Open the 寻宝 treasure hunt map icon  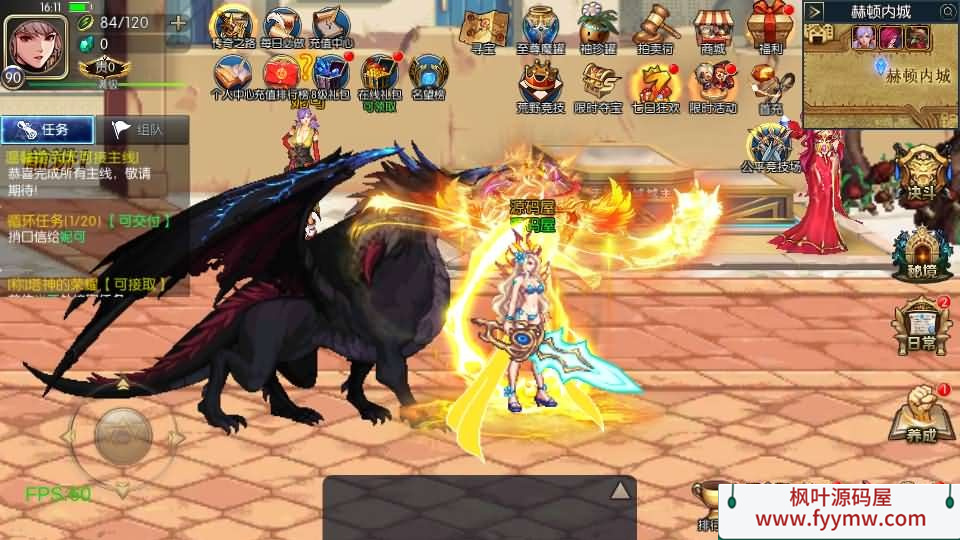pos(483,29)
